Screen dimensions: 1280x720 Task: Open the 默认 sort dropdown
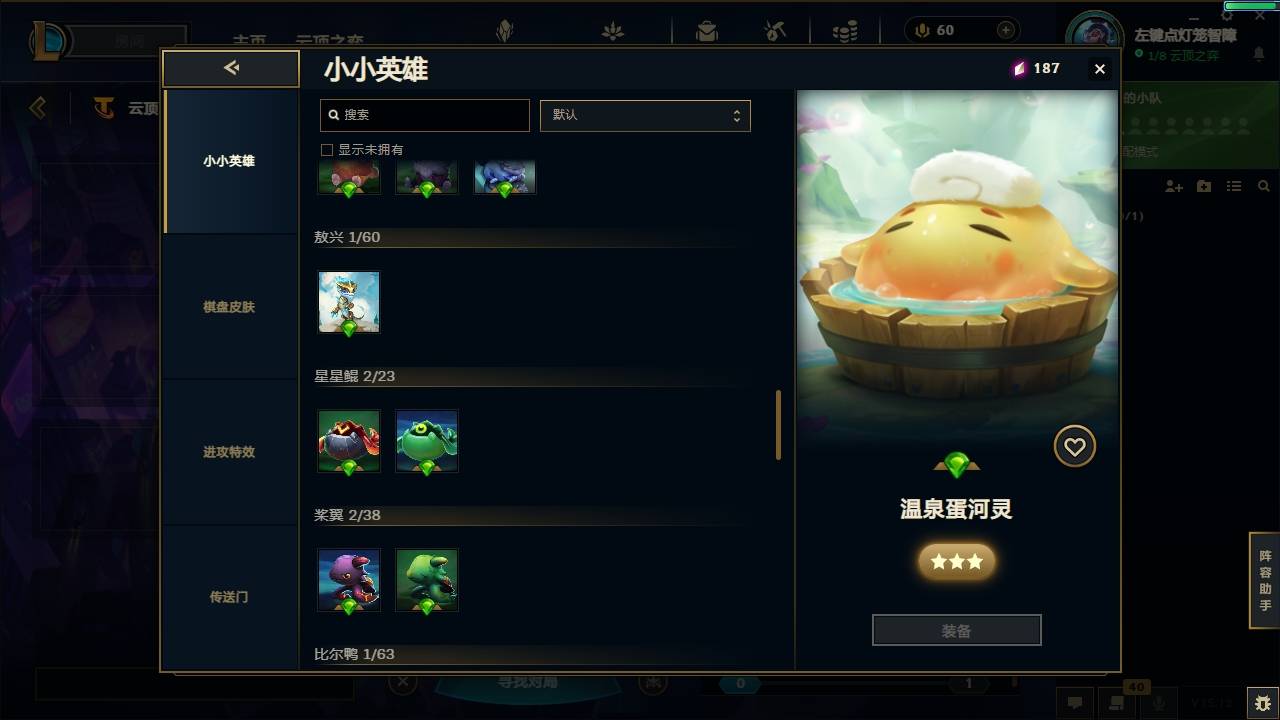645,115
